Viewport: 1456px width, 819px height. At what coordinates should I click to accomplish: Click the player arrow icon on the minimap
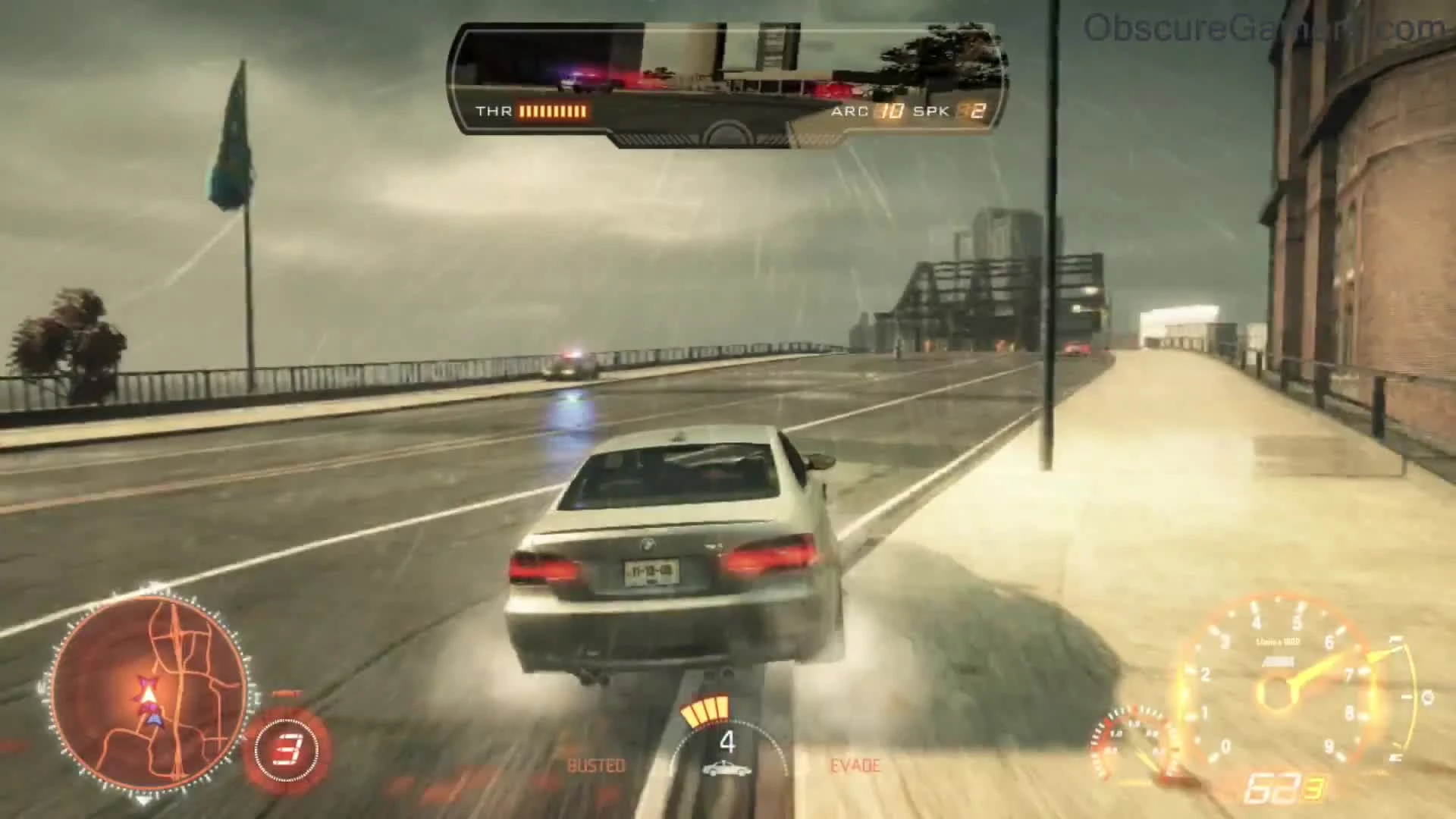tap(149, 694)
